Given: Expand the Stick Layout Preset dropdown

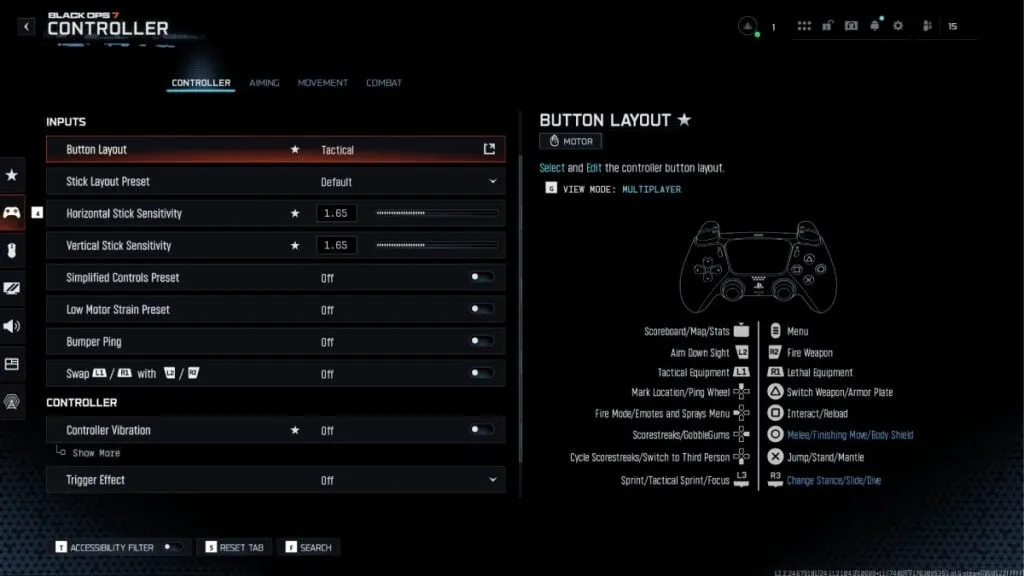Looking at the screenshot, I should 493,182.
